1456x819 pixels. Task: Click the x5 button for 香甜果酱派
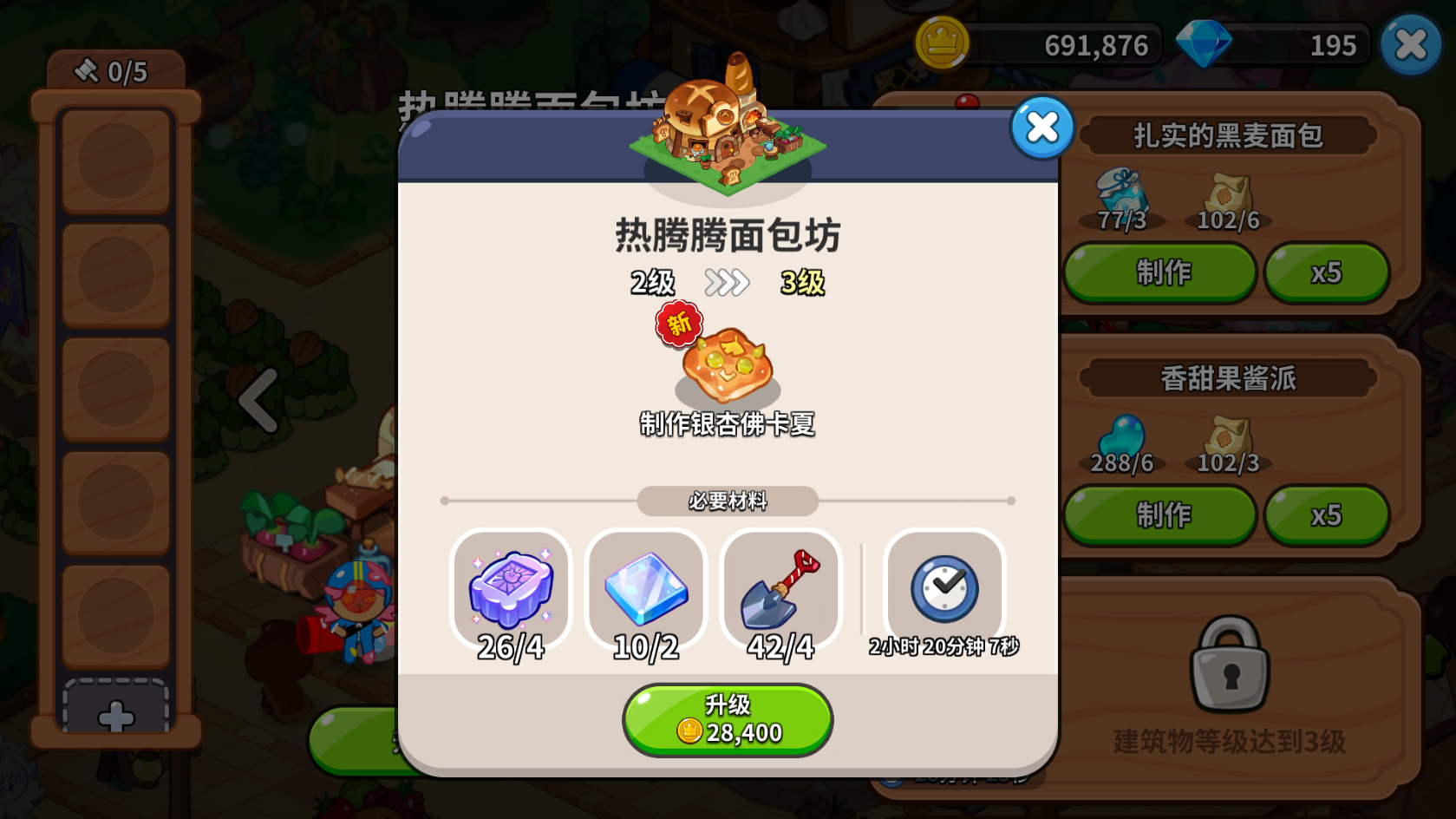(x=1327, y=514)
